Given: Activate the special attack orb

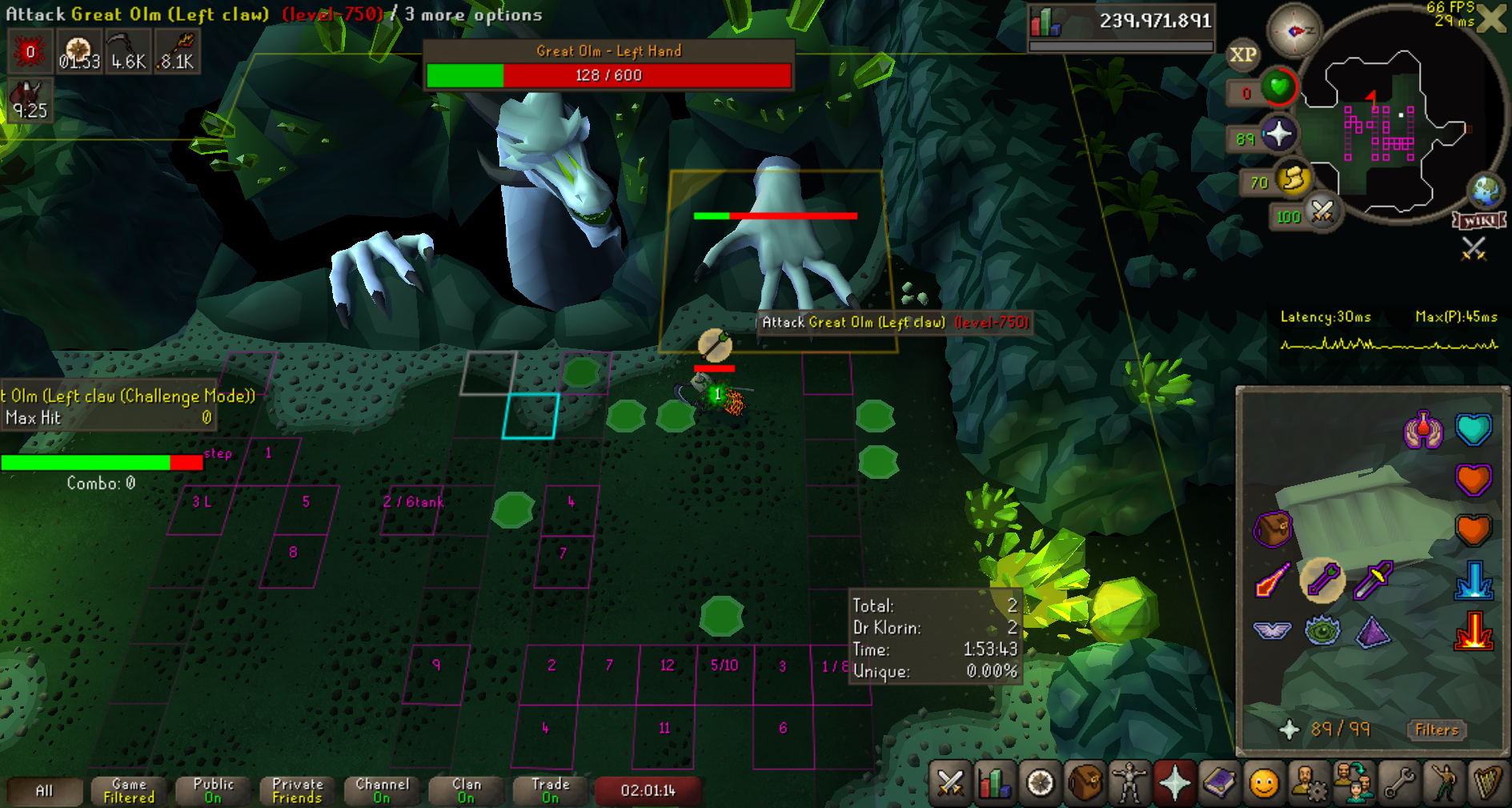Looking at the screenshot, I should point(1322,212).
